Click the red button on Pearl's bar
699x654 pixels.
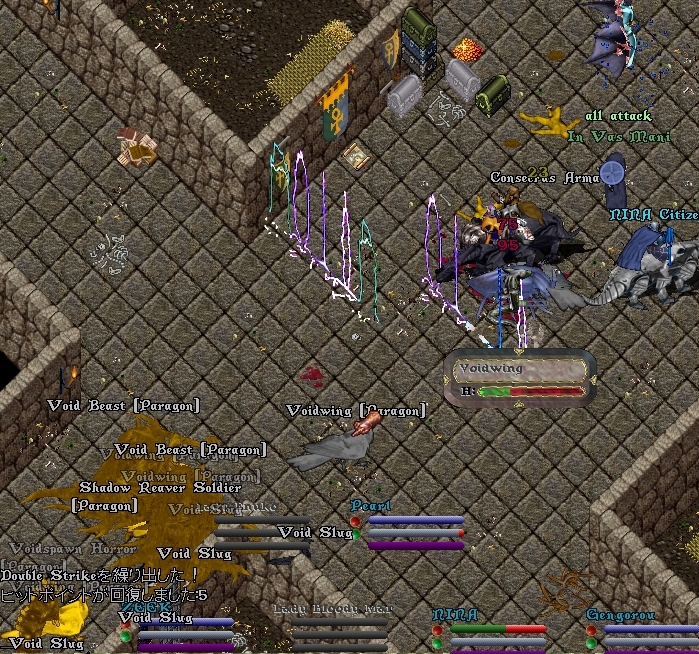pos(356,521)
